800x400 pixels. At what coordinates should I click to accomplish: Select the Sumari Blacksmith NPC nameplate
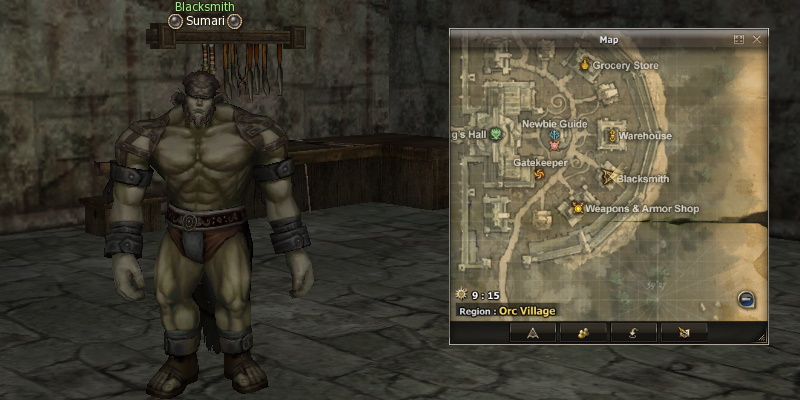[x=205, y=21]
